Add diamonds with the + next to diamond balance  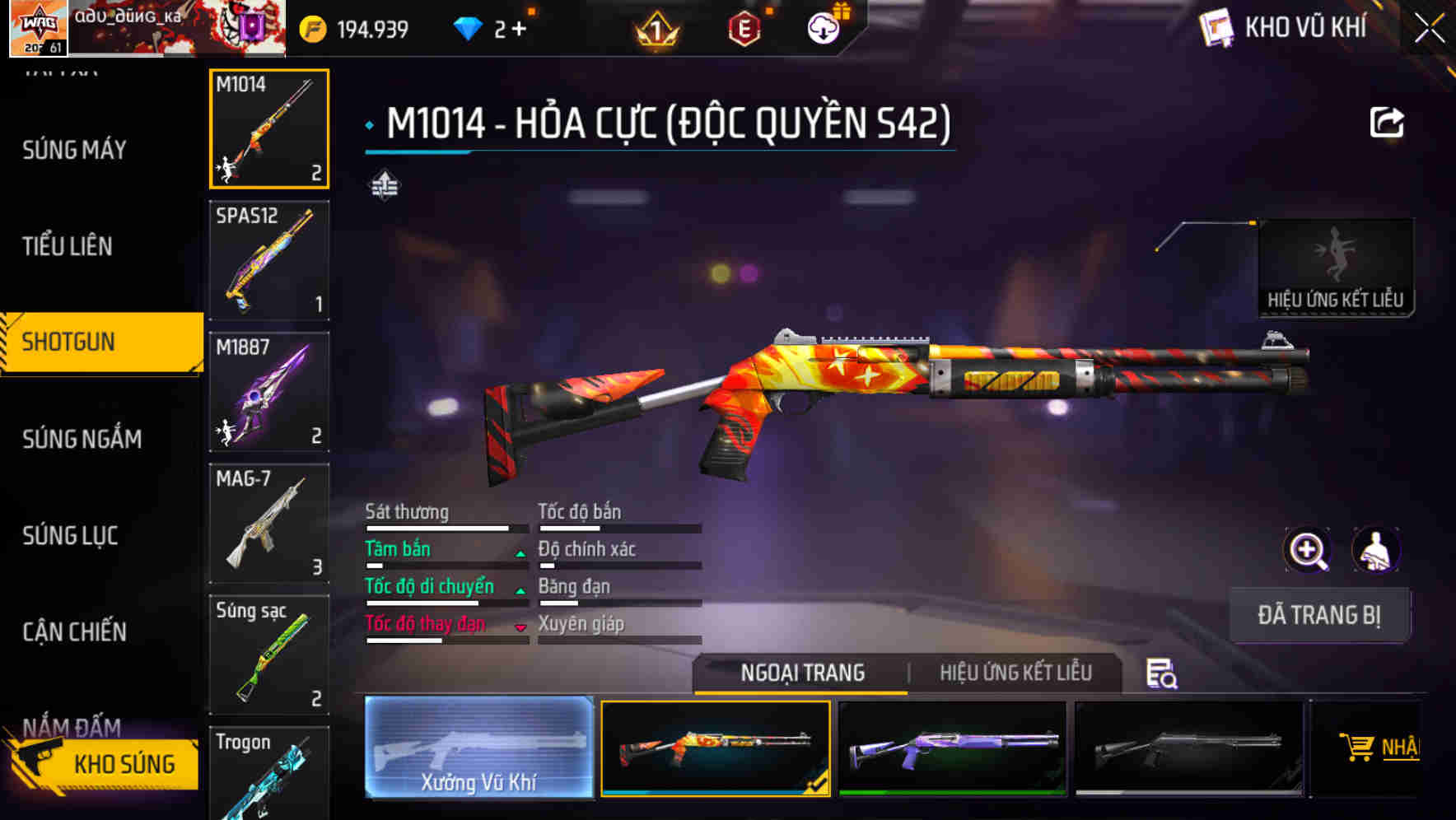tap(520, 26)
